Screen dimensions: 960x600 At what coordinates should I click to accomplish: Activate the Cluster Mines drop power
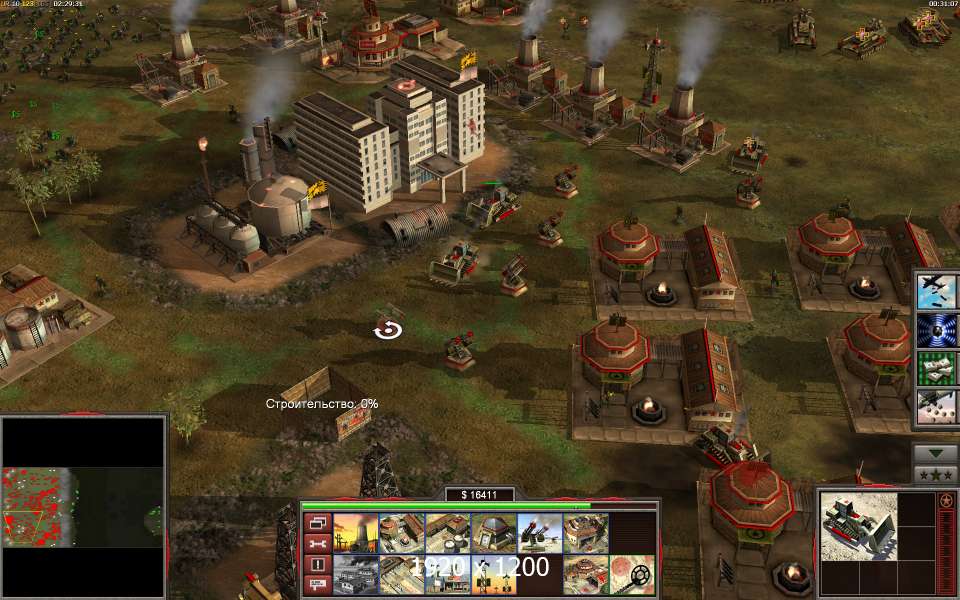[x=936, y=405]
